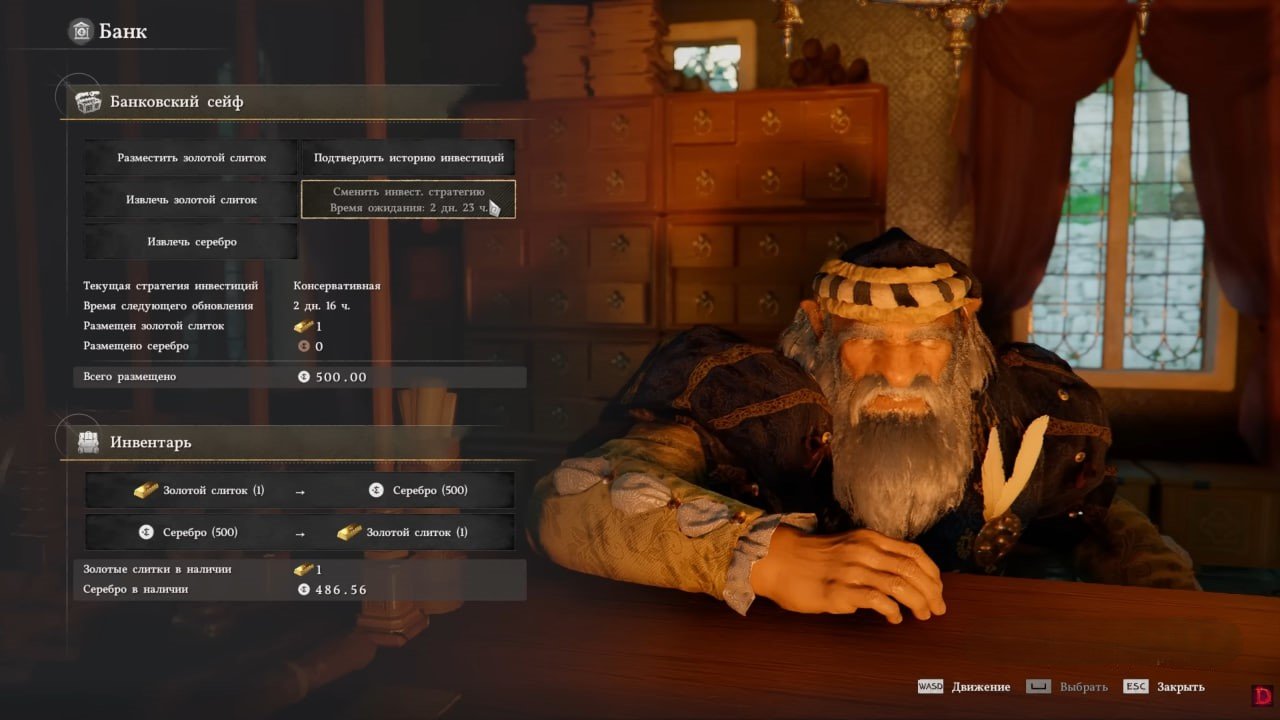Click the Разместить золотой слиток button
The width and height of the screenshot is (1280, 720).
click(190, 158)
